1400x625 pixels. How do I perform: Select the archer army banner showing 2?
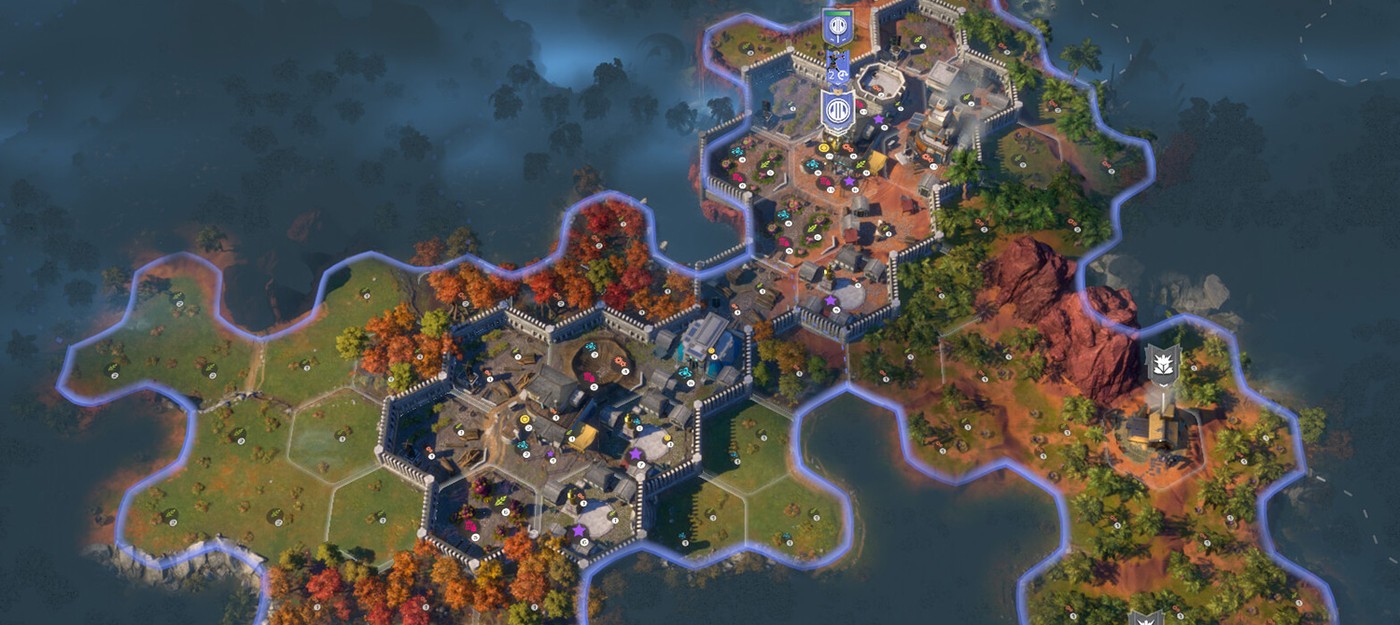click(837, 68)
